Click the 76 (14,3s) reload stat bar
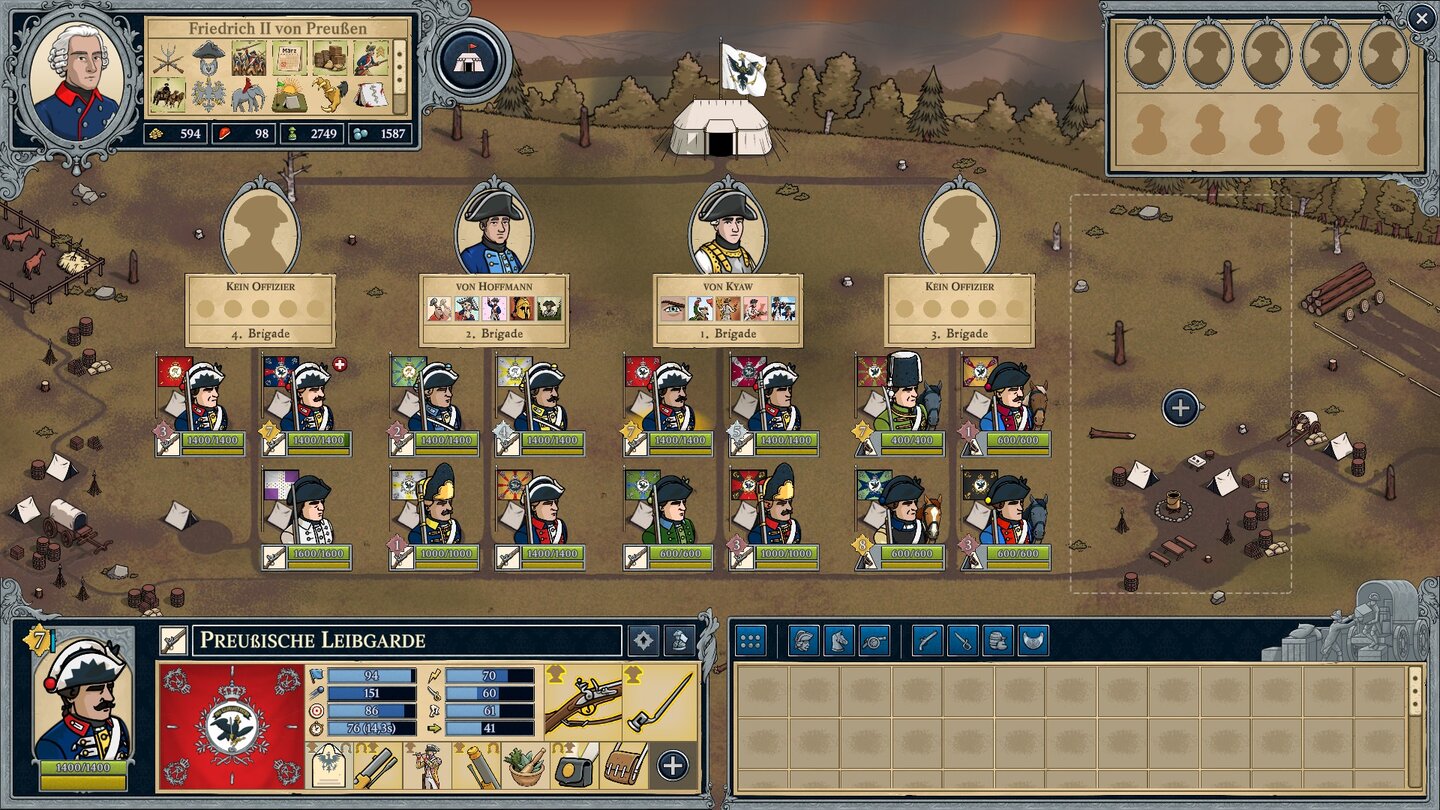Screen dimensions: 1440x810 [371, 728]
